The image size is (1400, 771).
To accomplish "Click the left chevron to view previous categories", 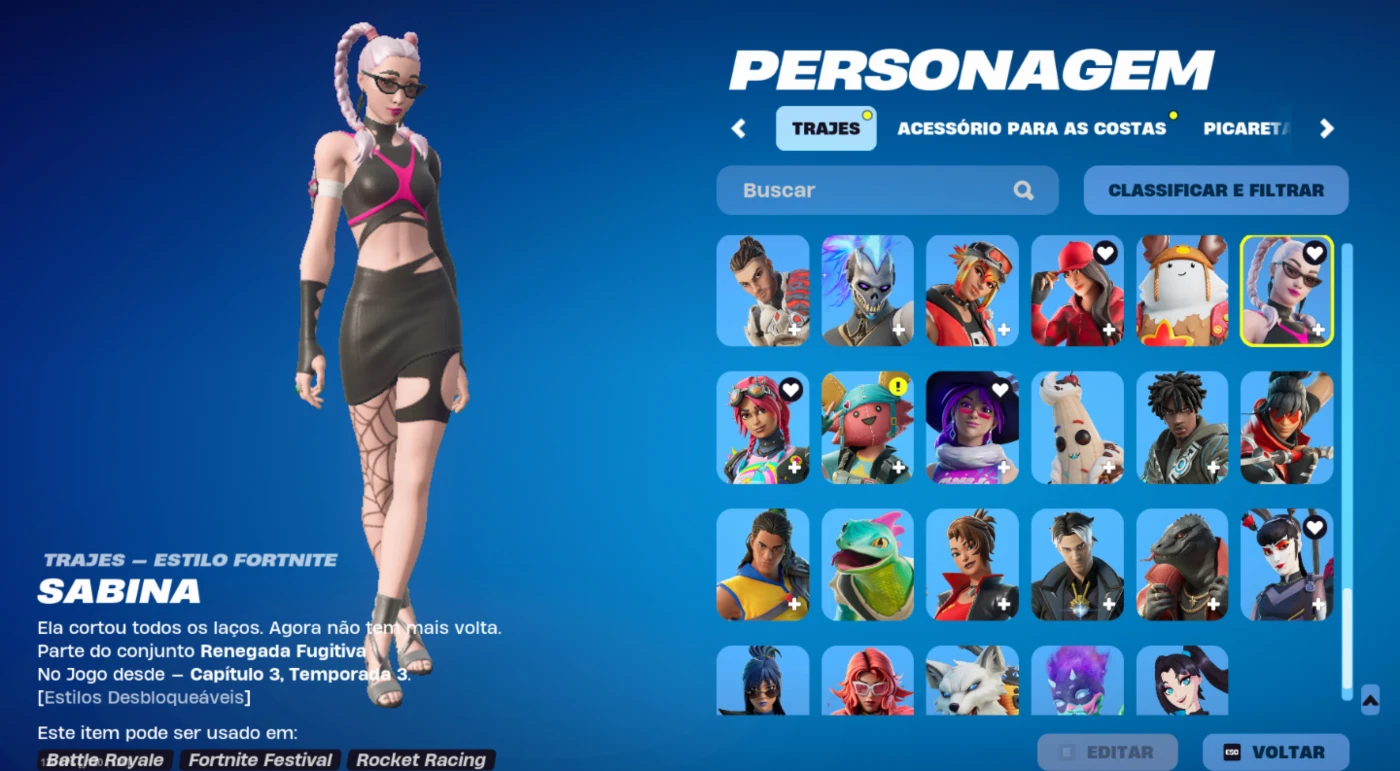I will pyautogui.click(x=738, y=128).
